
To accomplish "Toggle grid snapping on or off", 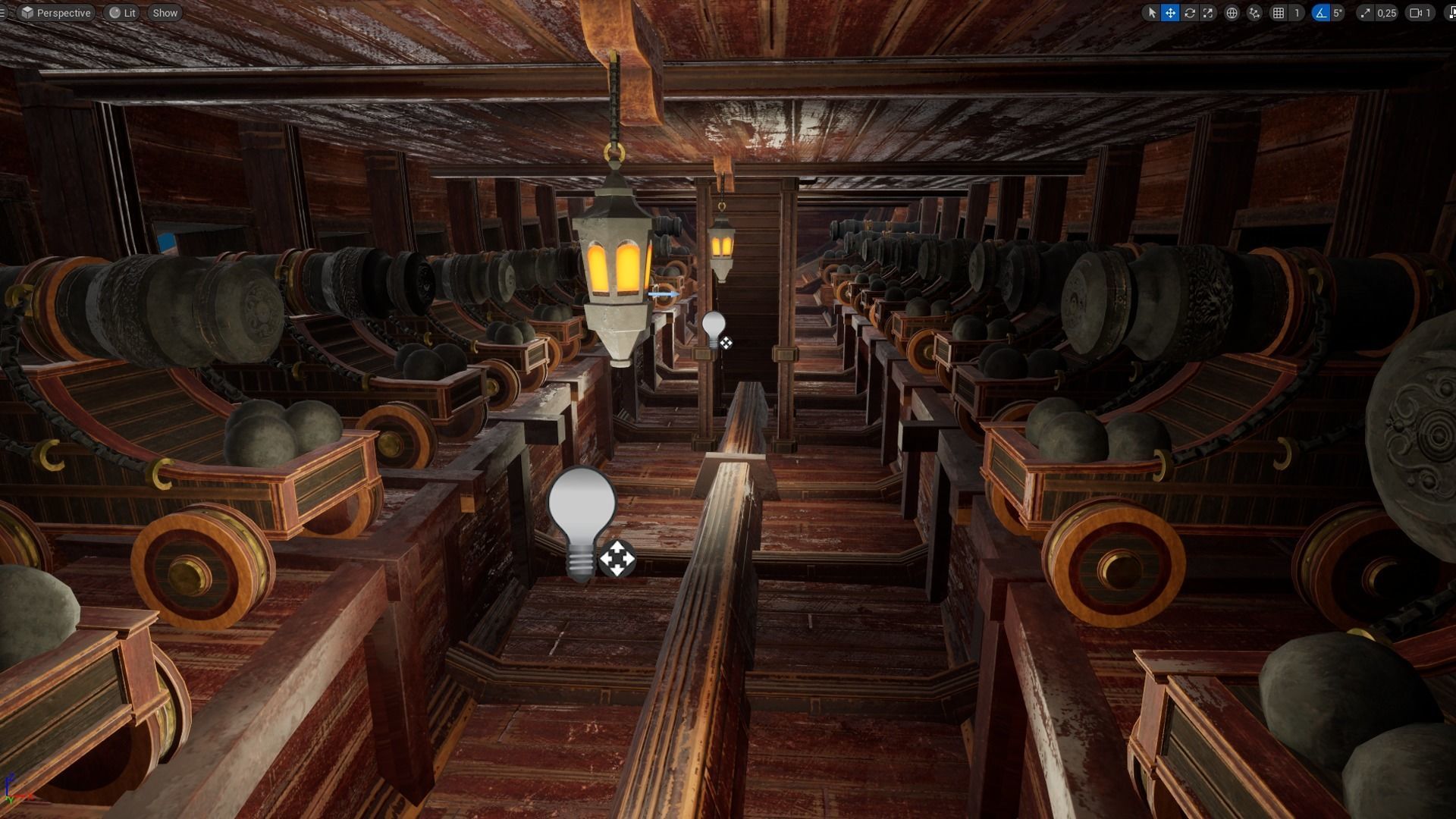I will [1279, 13].
